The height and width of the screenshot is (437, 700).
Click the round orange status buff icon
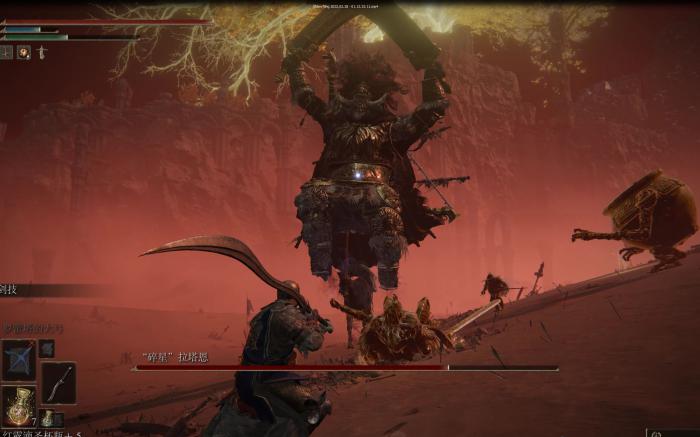click(x=23, y=52)
